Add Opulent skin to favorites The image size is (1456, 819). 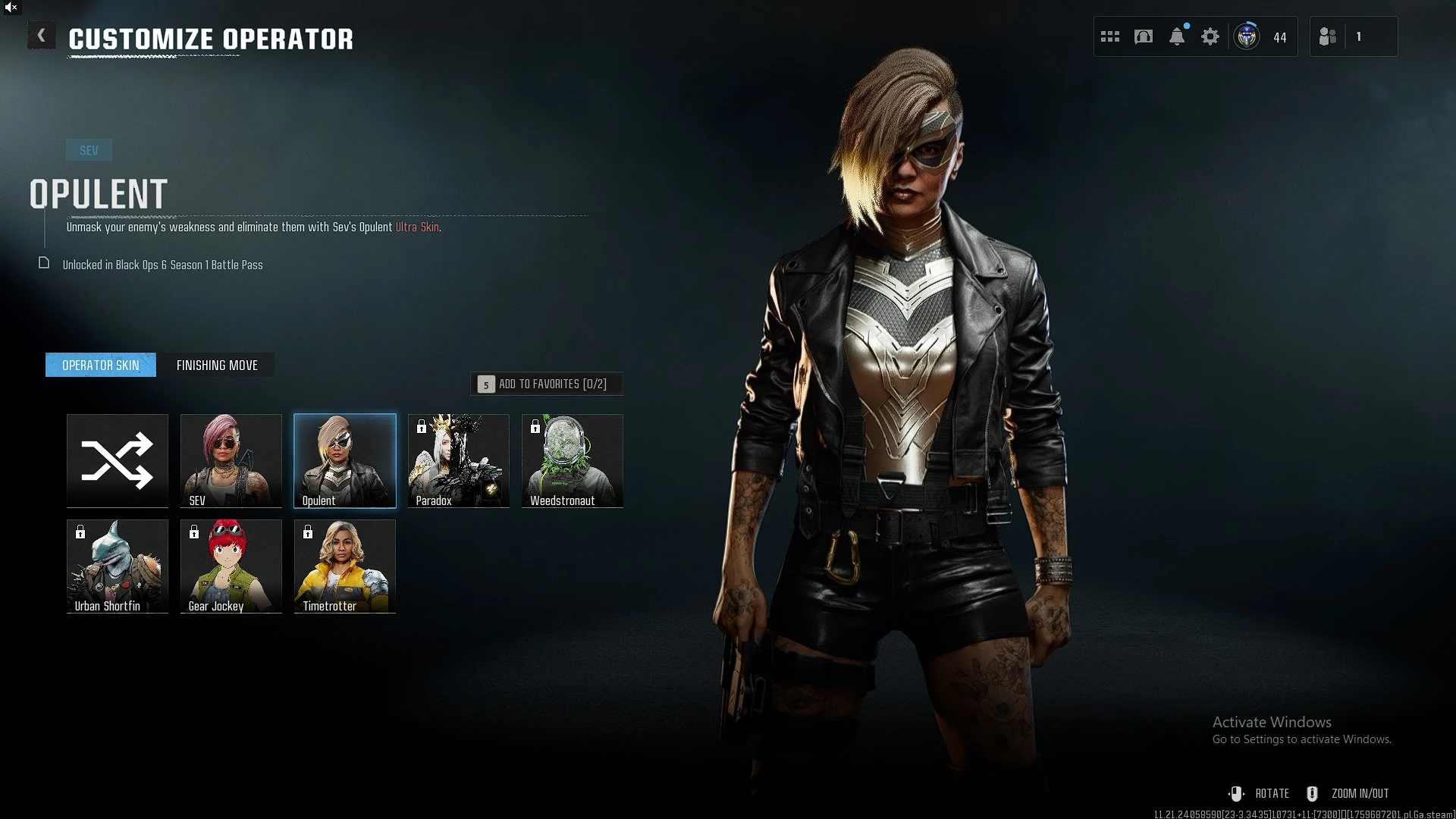point(547,384)
